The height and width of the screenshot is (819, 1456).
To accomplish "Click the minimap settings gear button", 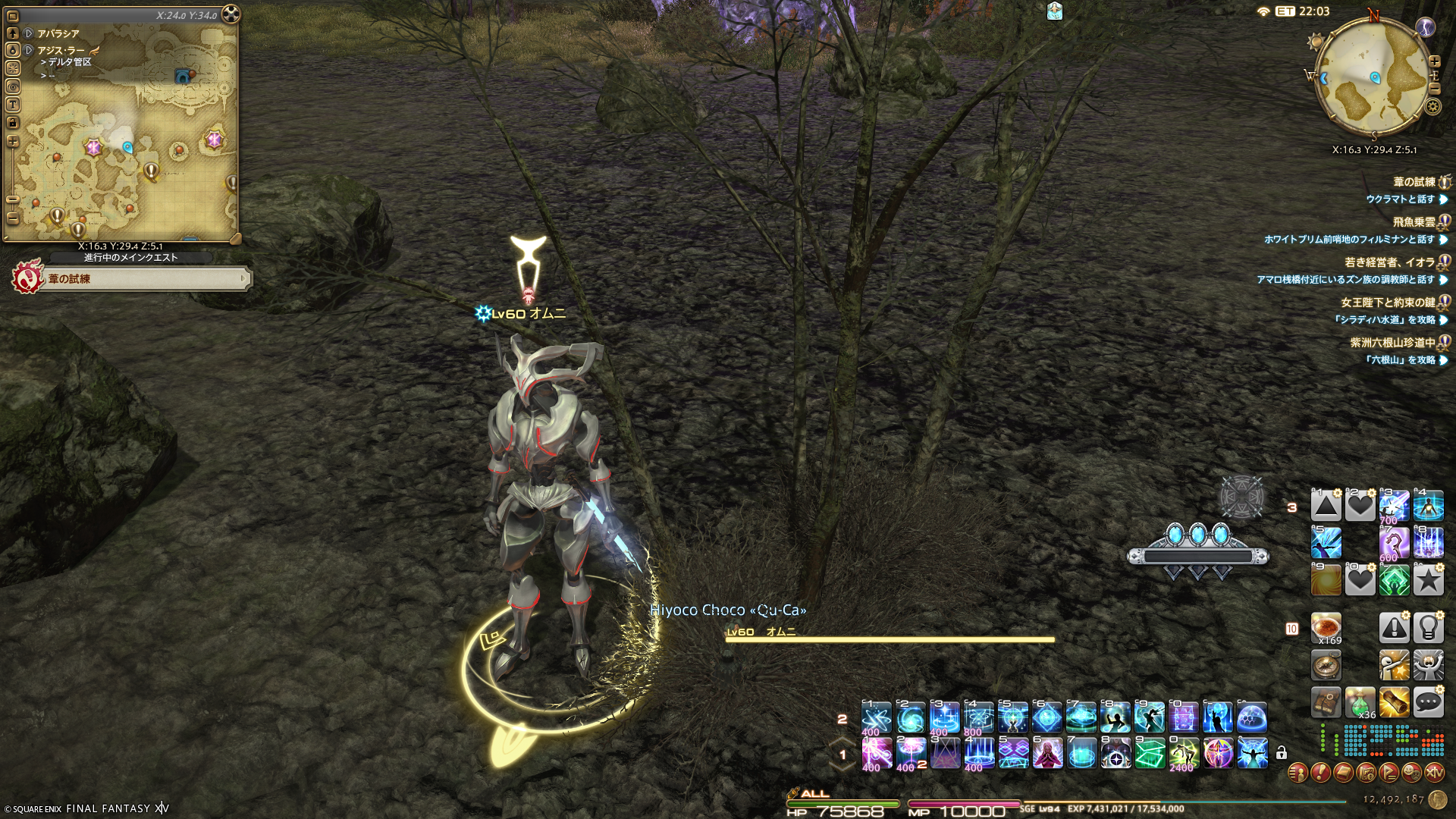I will pyautogui.click(x=1433, y=106).
